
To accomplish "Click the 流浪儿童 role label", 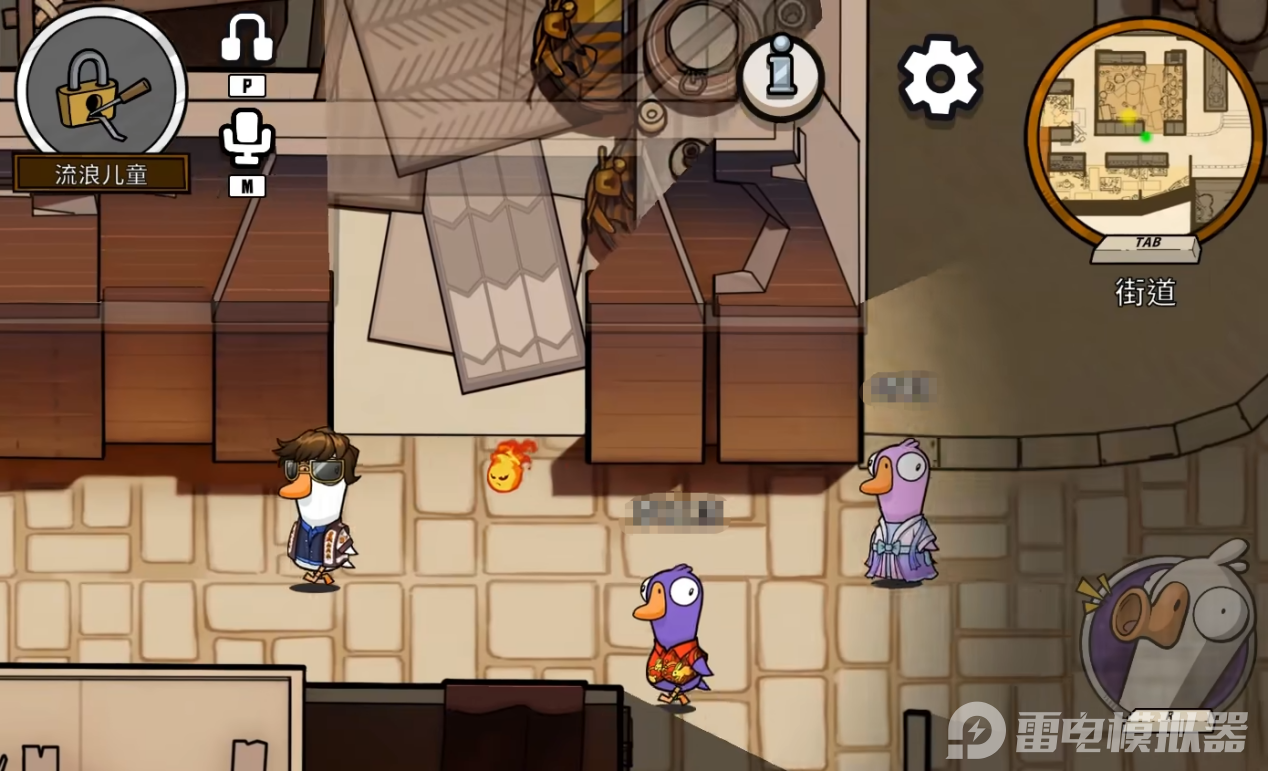I will [101, 174].
